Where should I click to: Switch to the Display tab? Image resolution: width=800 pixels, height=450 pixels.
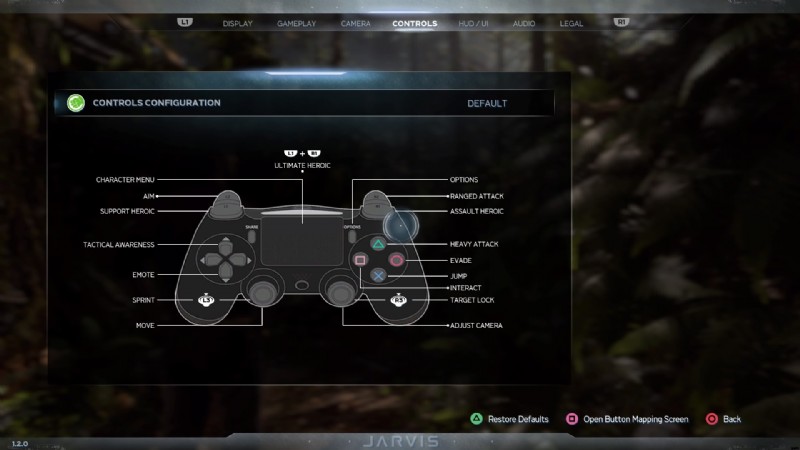[x=237, y=22]
